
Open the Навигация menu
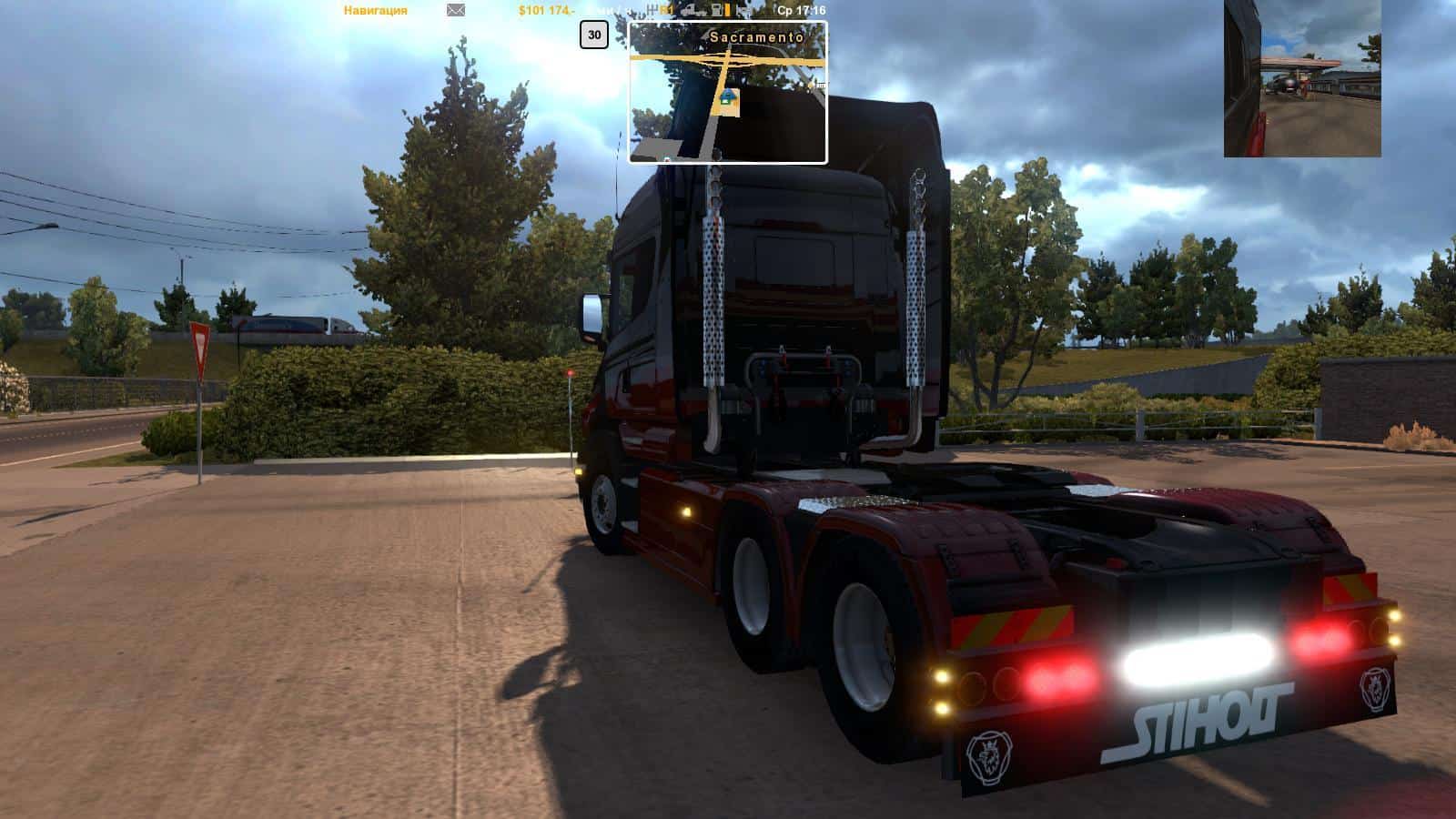point(375,9)
